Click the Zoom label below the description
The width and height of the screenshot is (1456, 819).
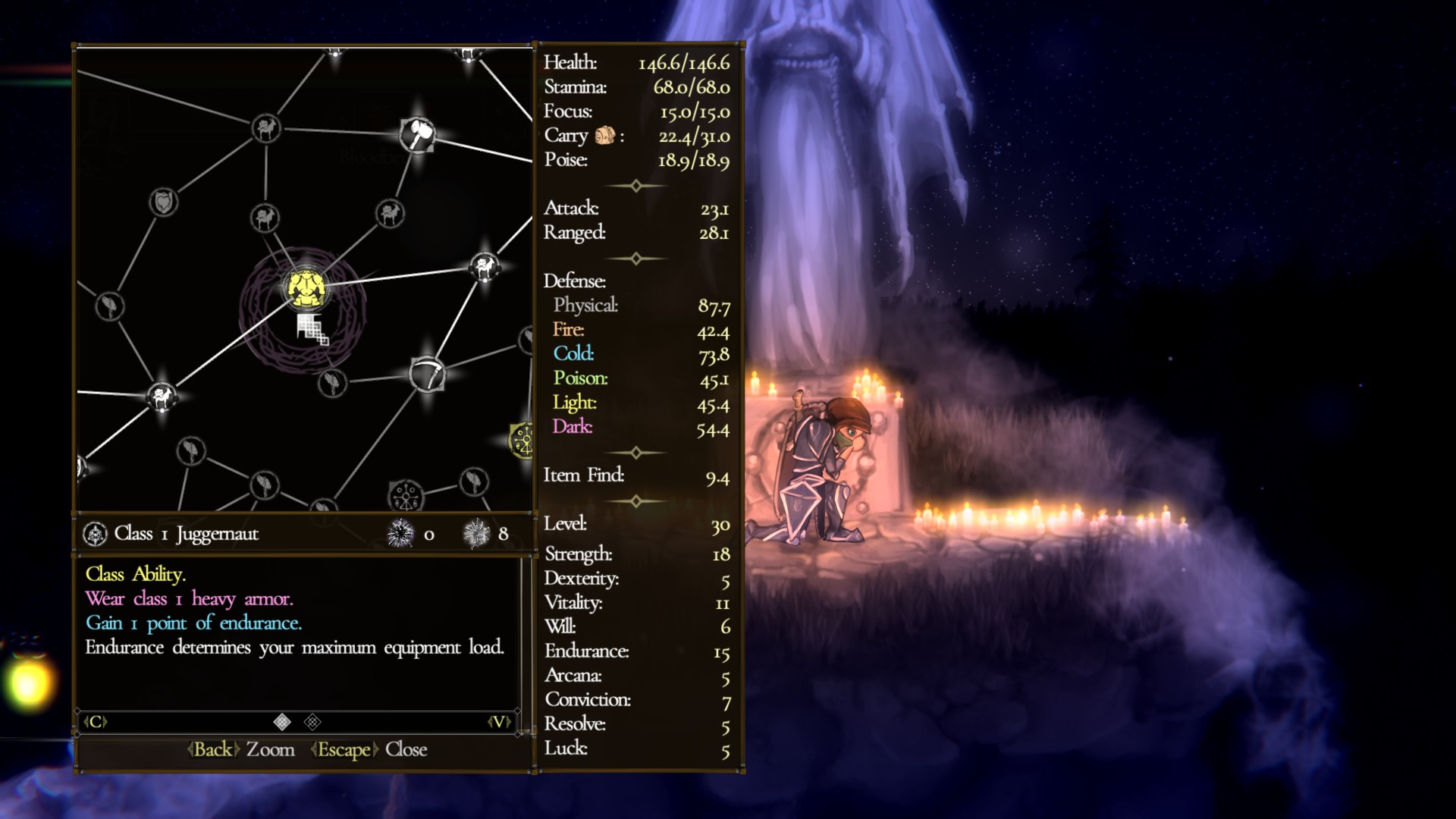(x=270, y=749)
